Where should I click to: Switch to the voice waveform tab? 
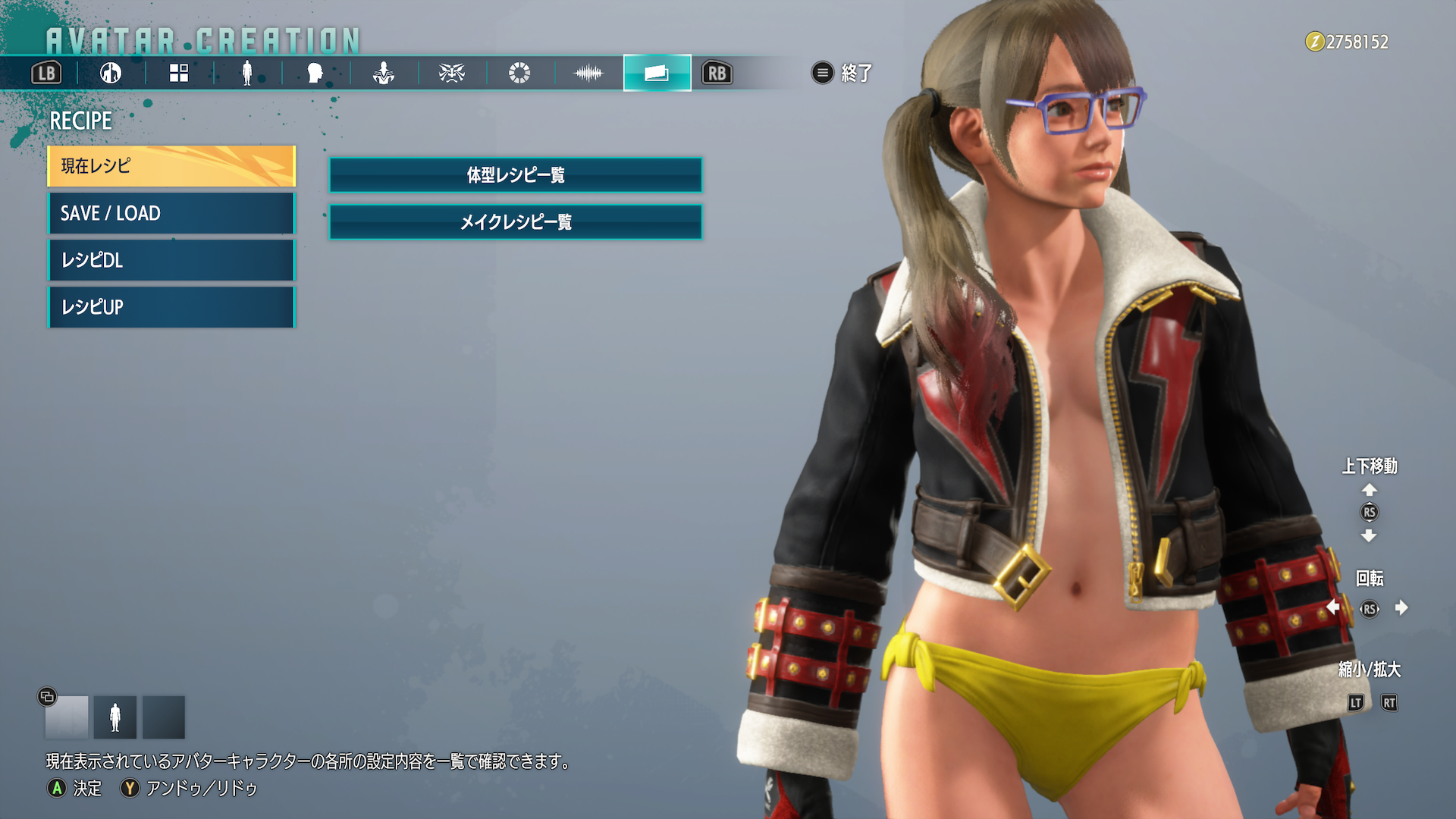588,73
